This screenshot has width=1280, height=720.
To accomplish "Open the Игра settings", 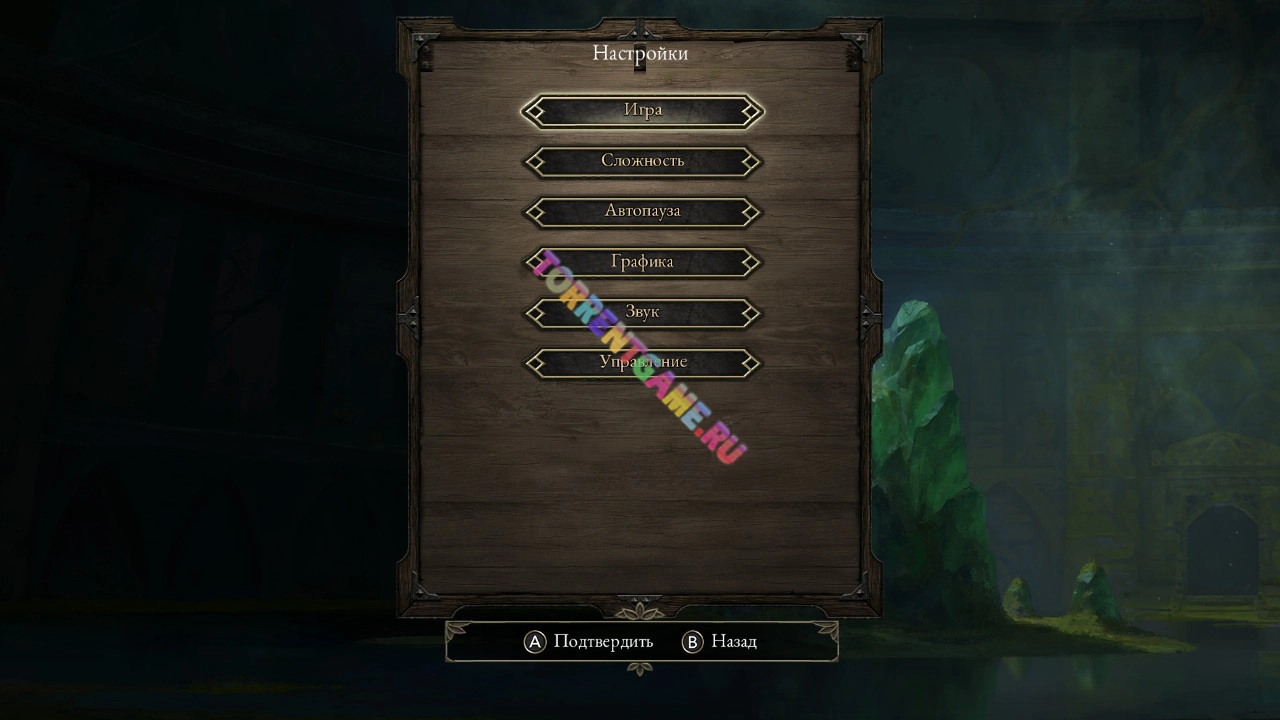I will coord(642,111).
